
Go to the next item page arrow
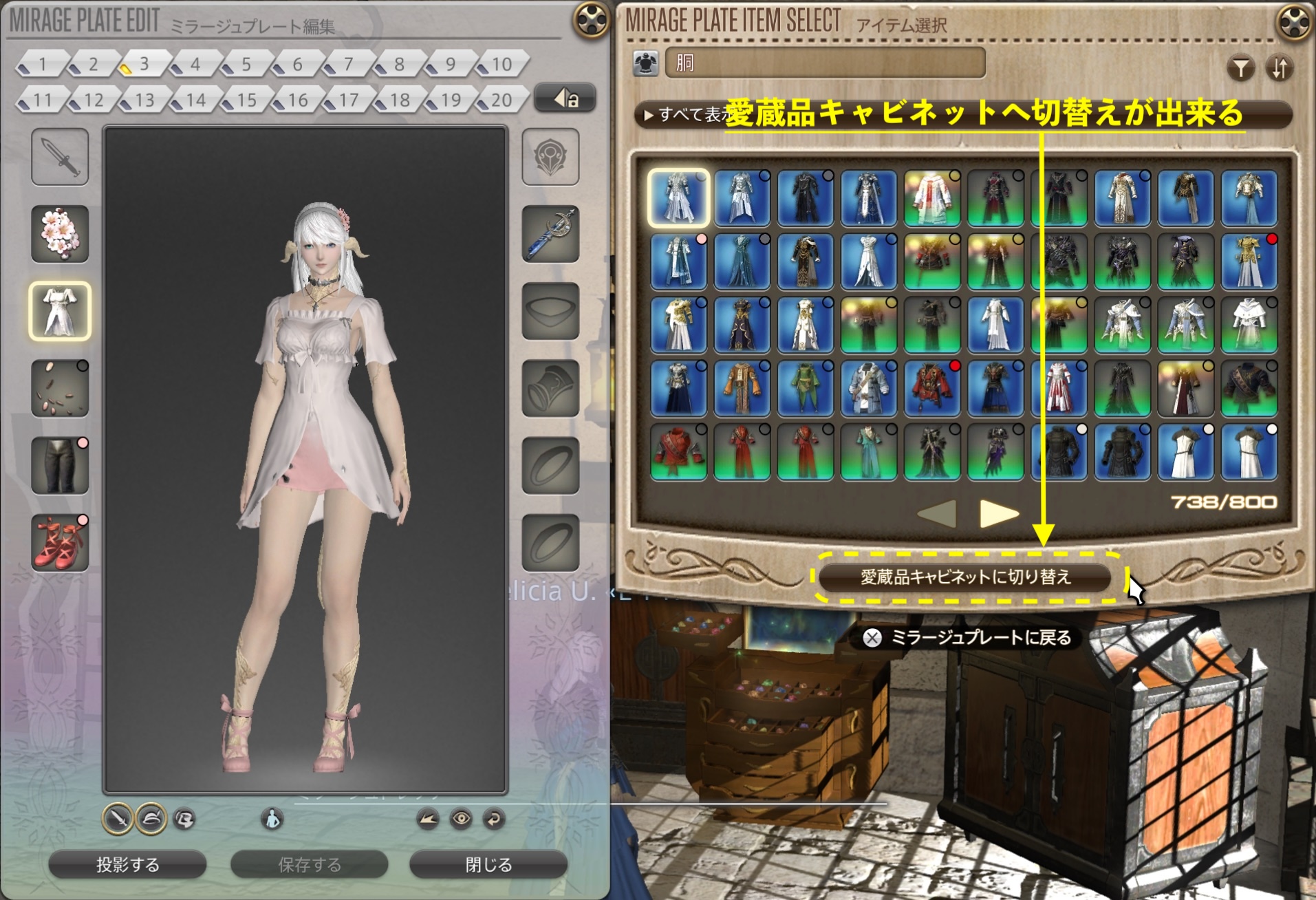coord(998,513)
